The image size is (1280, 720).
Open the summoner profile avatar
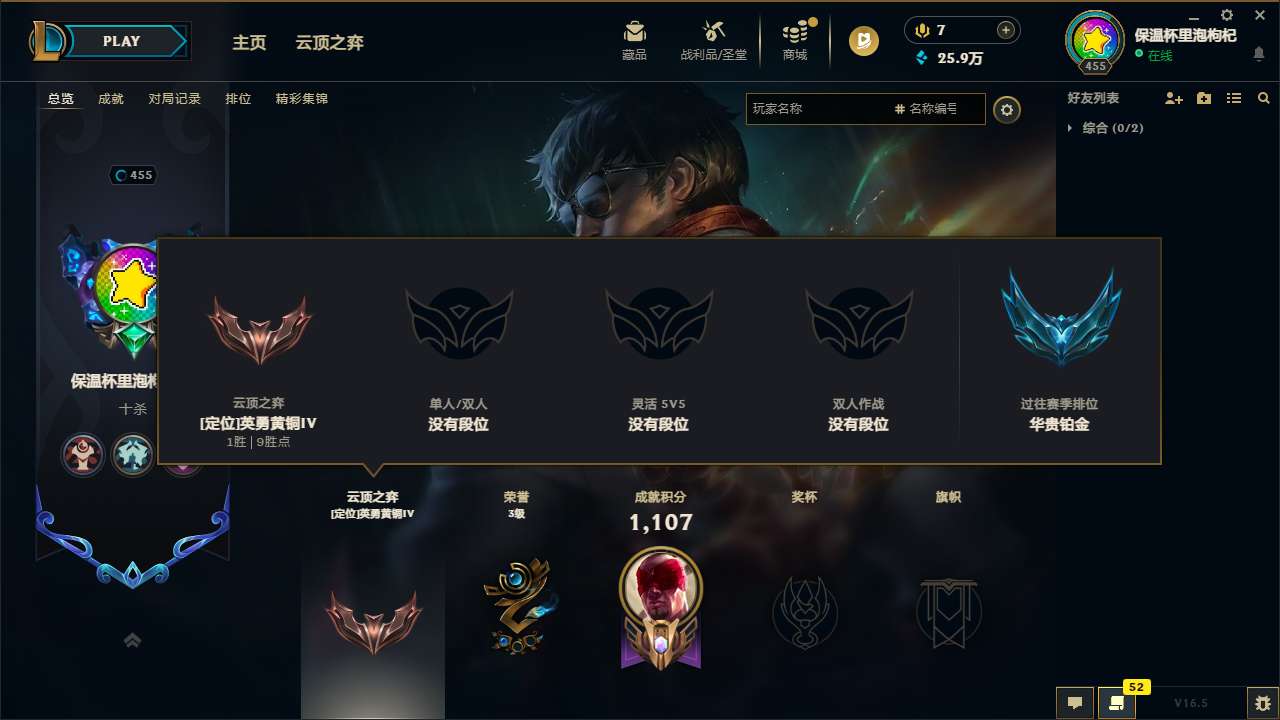(1093, 42)
